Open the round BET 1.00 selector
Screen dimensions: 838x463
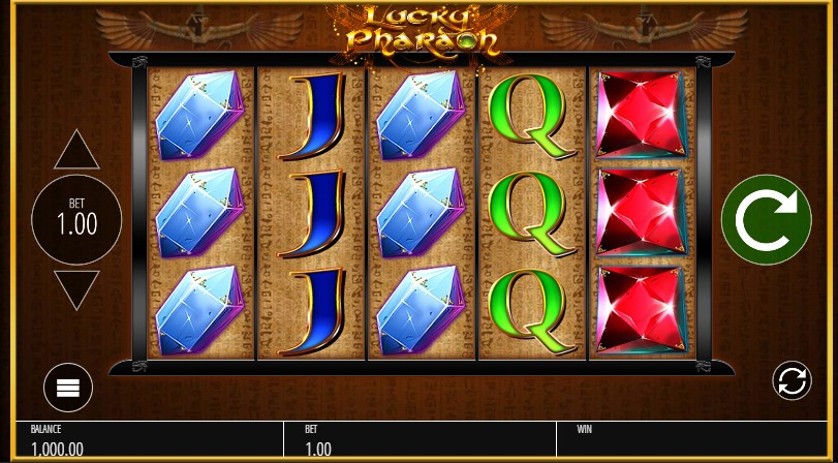pos(76,219)
